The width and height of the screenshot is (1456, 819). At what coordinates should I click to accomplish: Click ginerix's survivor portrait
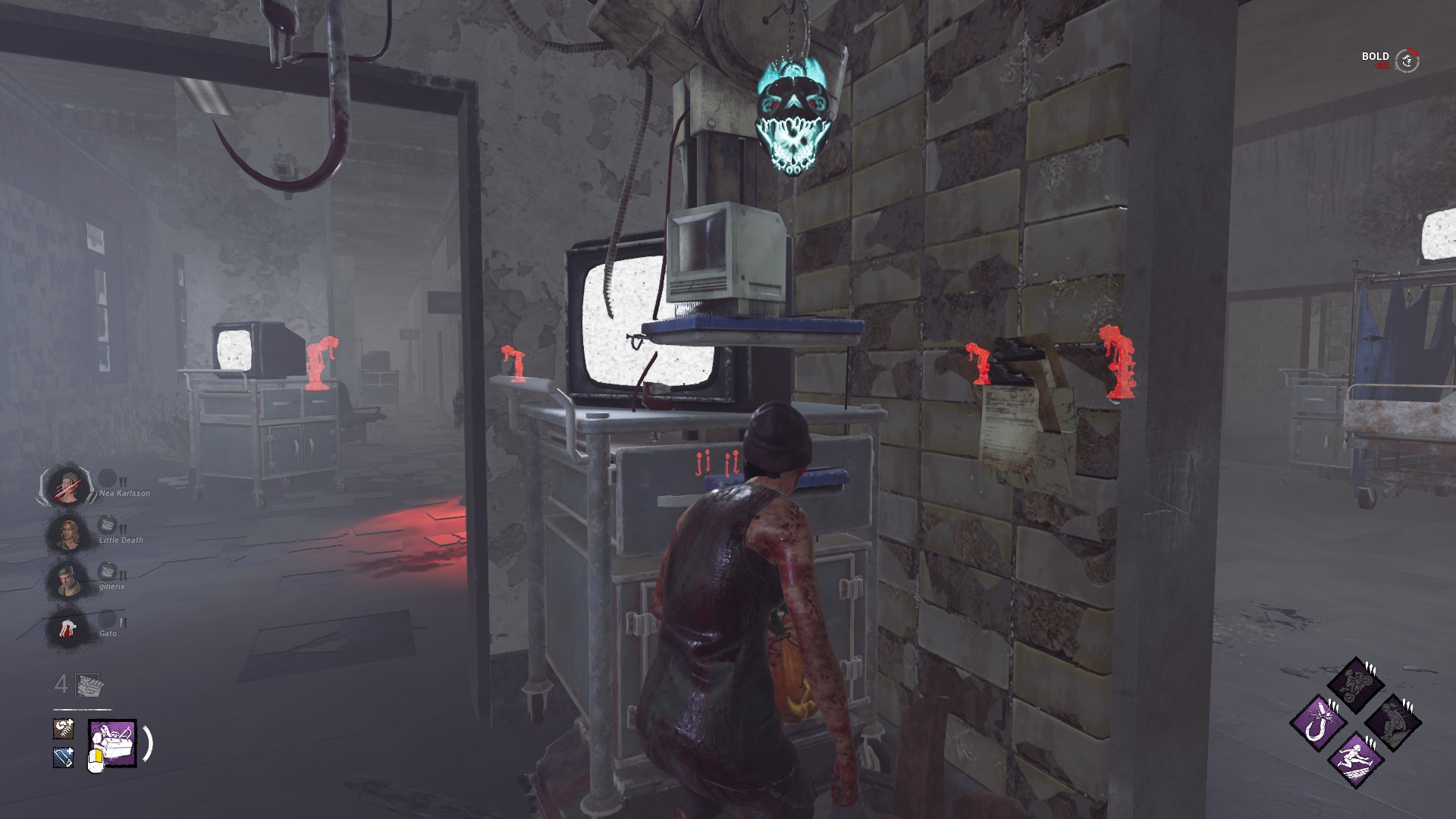point(65,579)
